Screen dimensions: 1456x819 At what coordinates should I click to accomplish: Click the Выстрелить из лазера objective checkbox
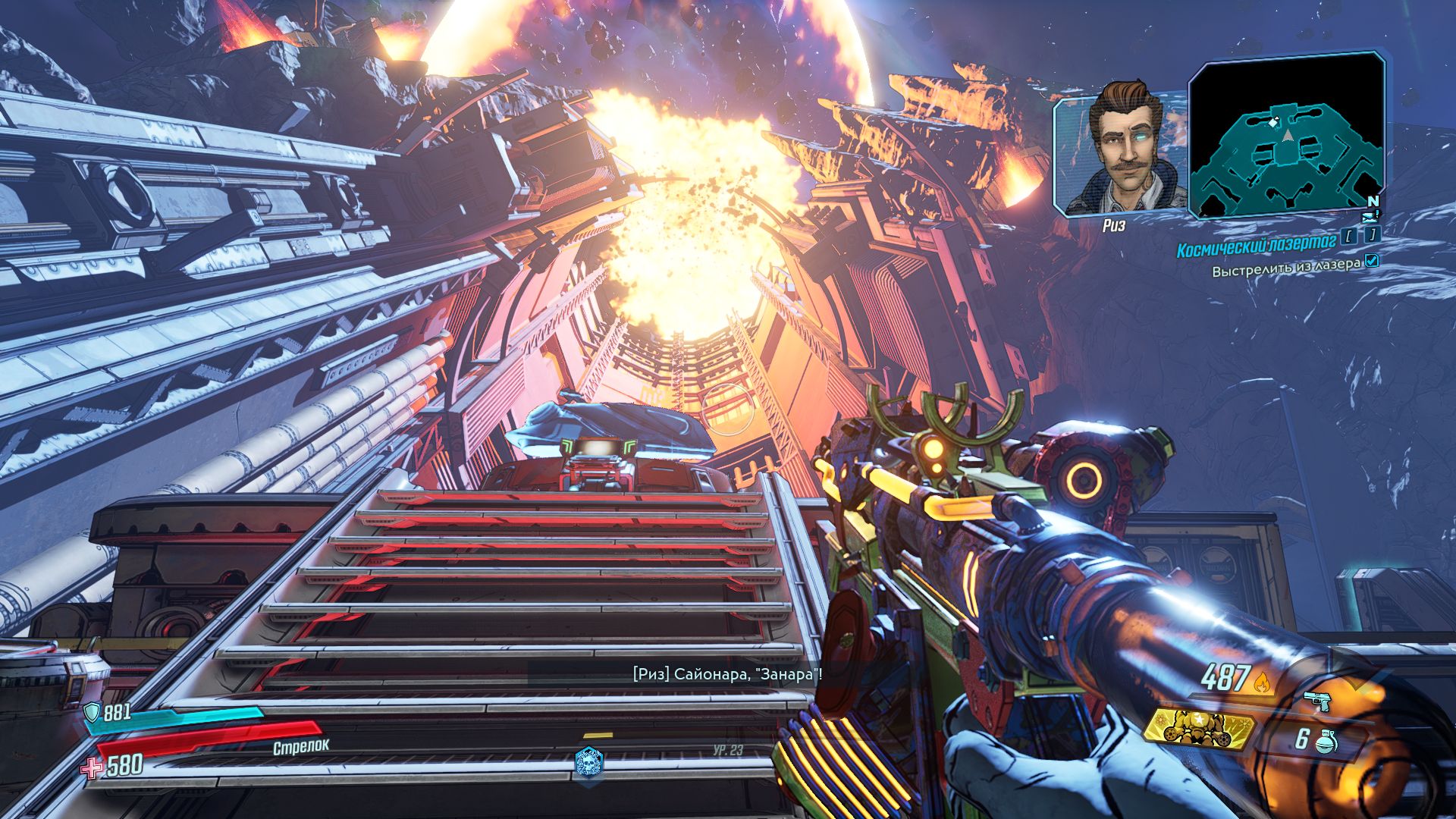click(x=1371, y=262)
